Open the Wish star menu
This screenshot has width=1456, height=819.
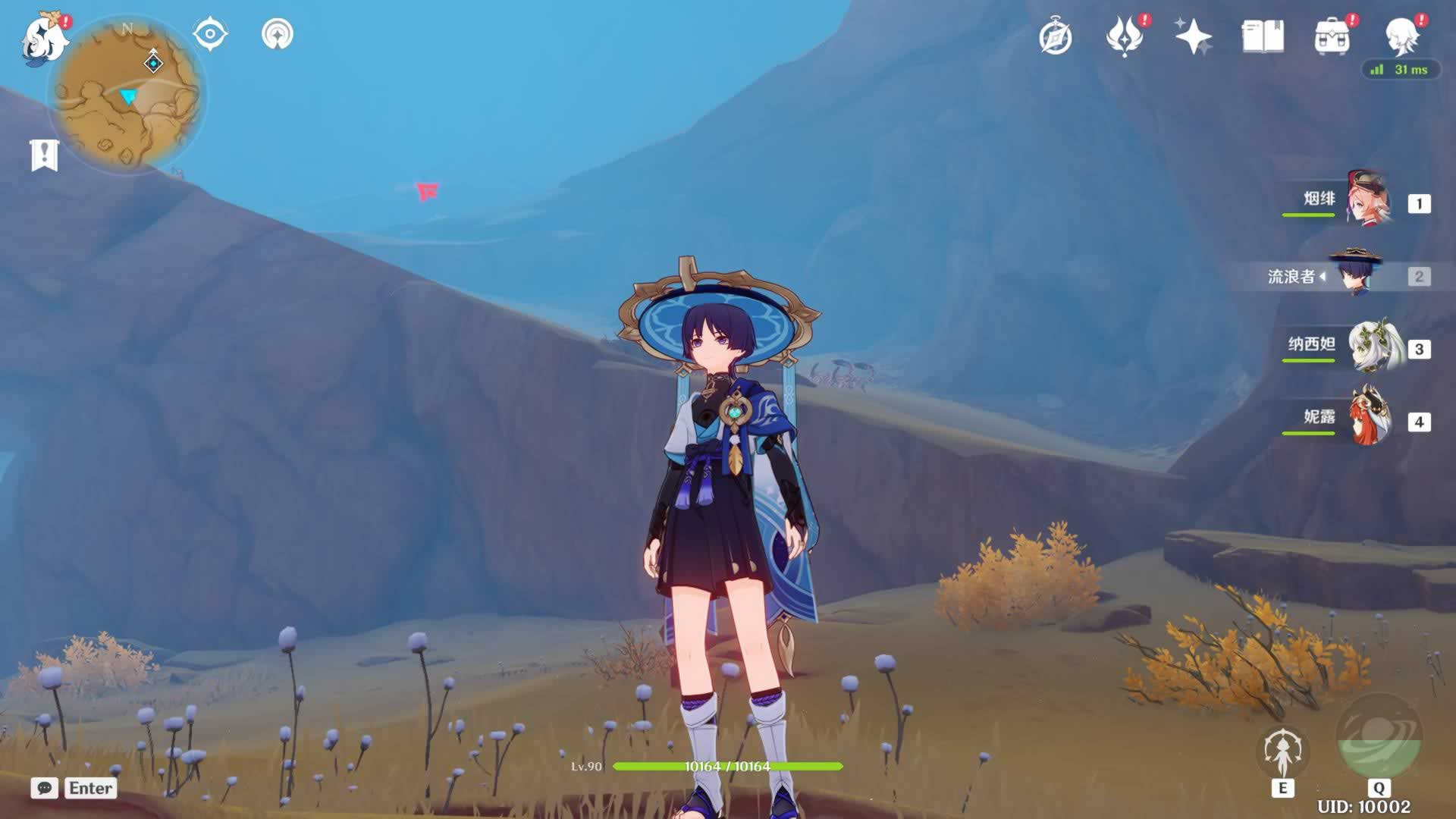[1193, 36]
